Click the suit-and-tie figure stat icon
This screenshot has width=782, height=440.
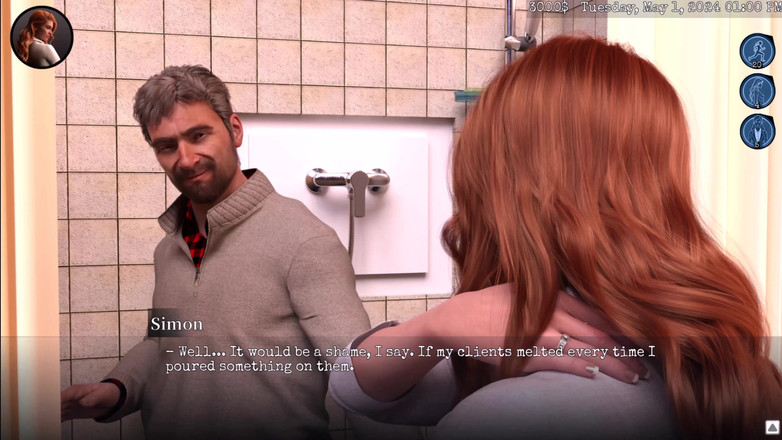(757, 131)
